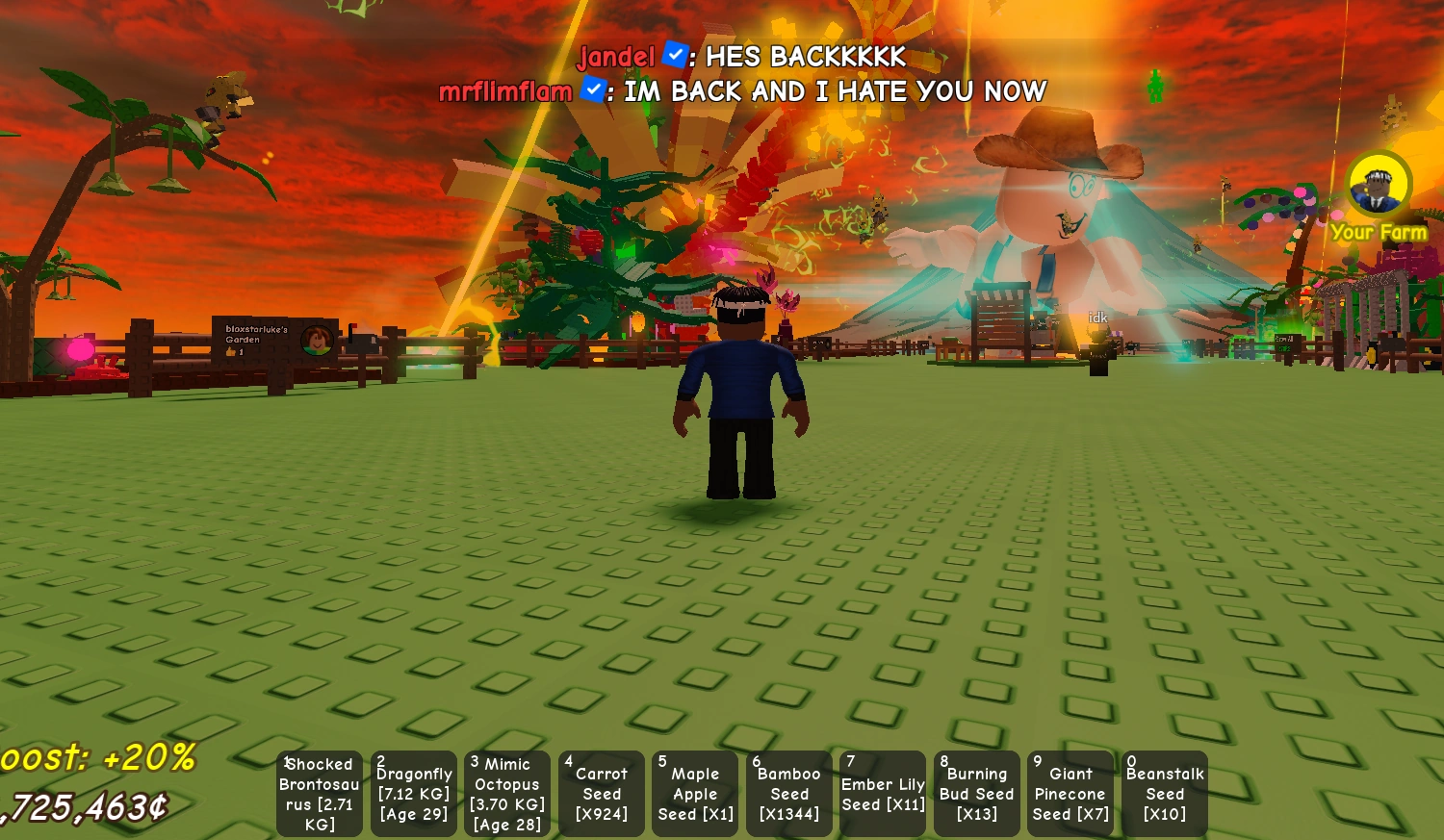This screenshot has width=1444, height=840.
Task: Select the Shocked Brontosaurus pet slot
Action: pyautogui.click(x=319, y=793)
